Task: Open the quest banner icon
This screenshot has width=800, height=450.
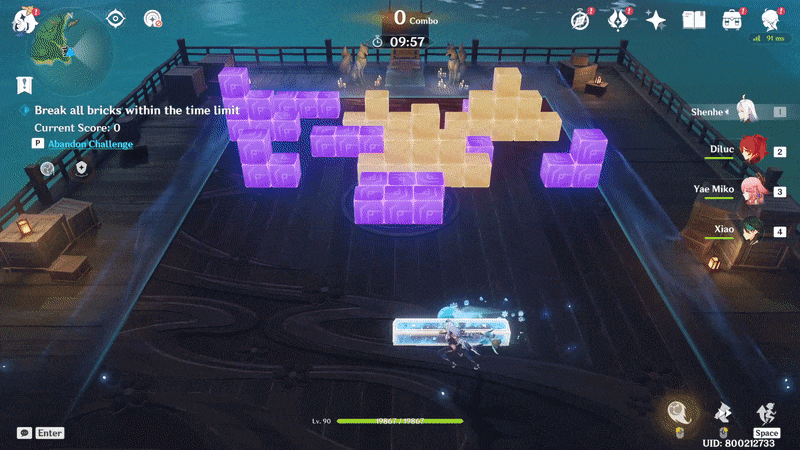Action: (x=22, y=85)
